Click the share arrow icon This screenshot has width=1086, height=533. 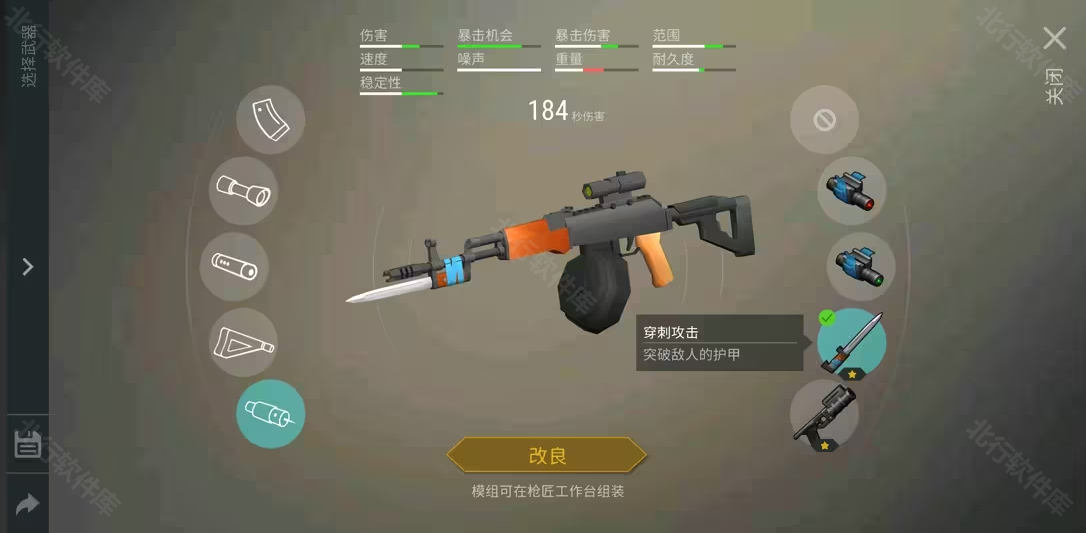click(x=28, y=505)
